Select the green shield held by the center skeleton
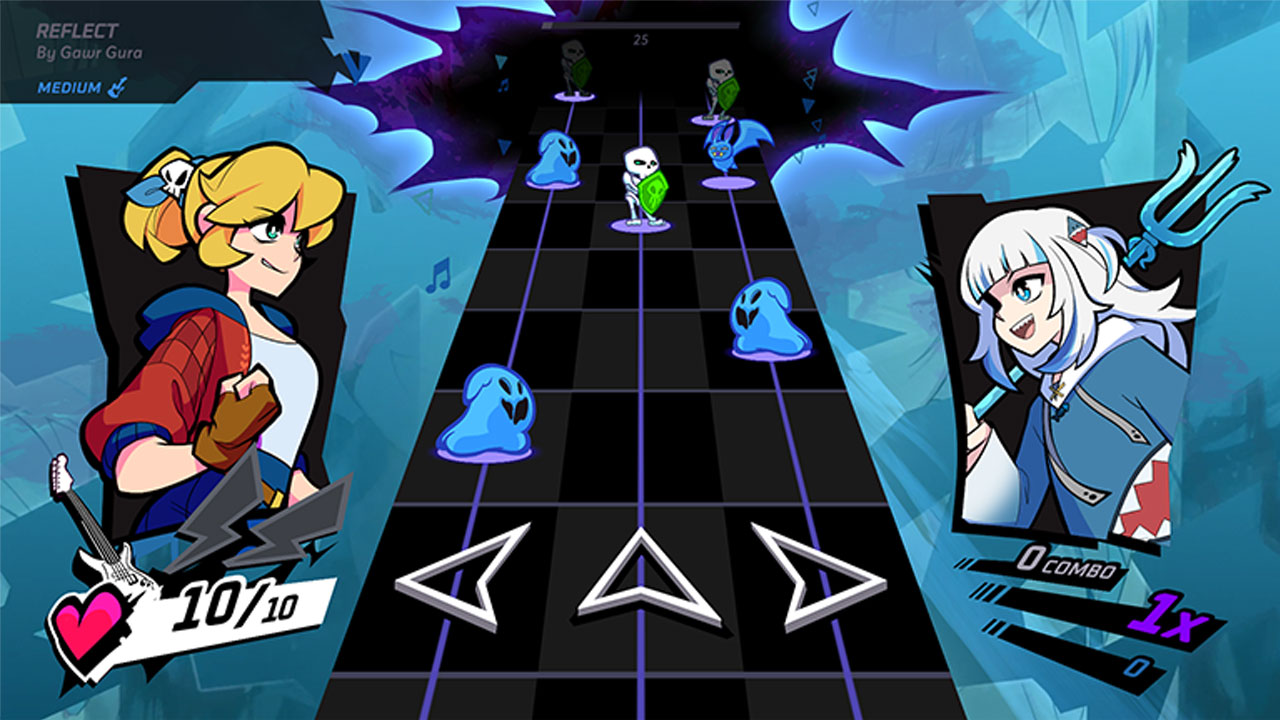 click(651, 193)
